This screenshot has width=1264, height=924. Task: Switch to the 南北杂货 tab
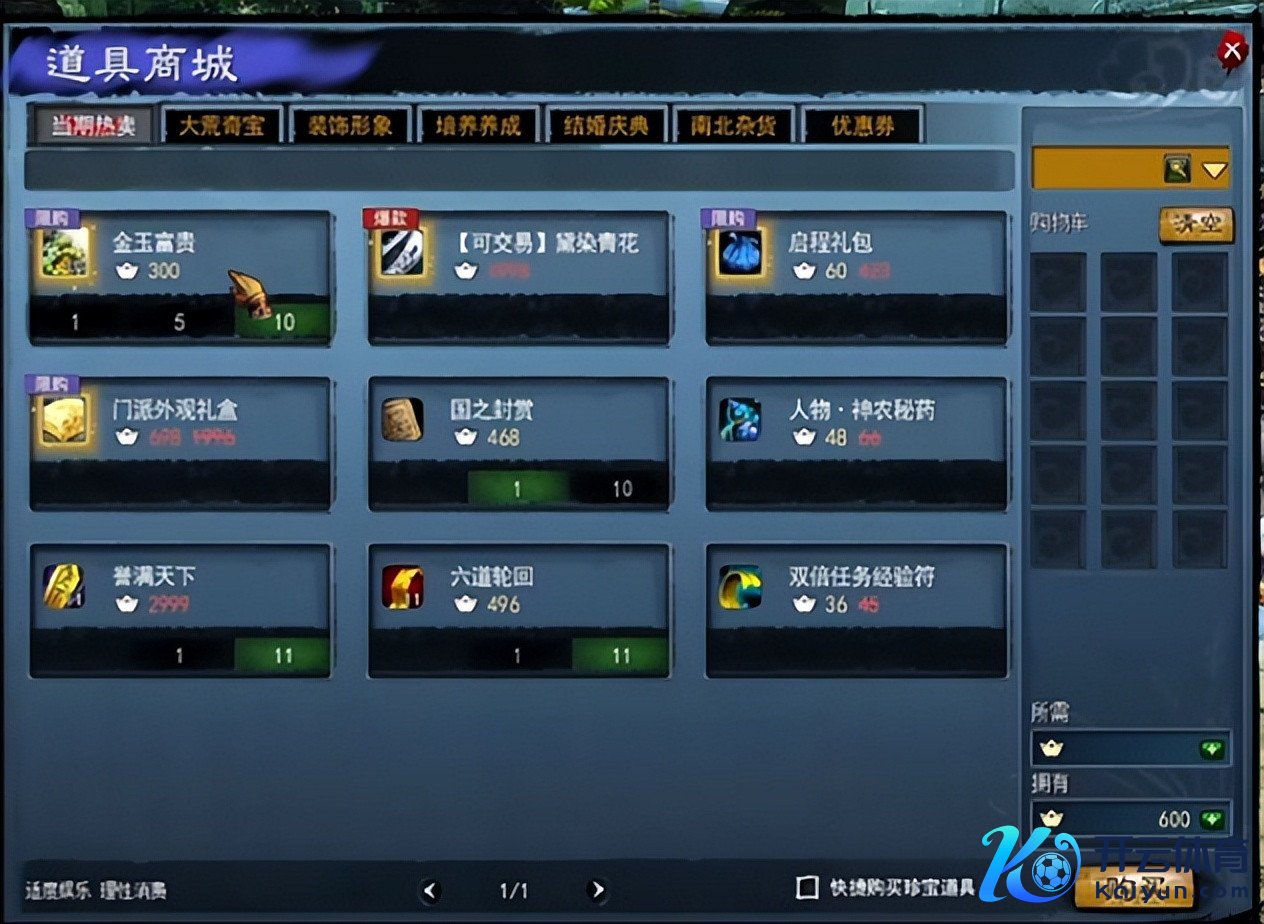(x=734, y=126)
